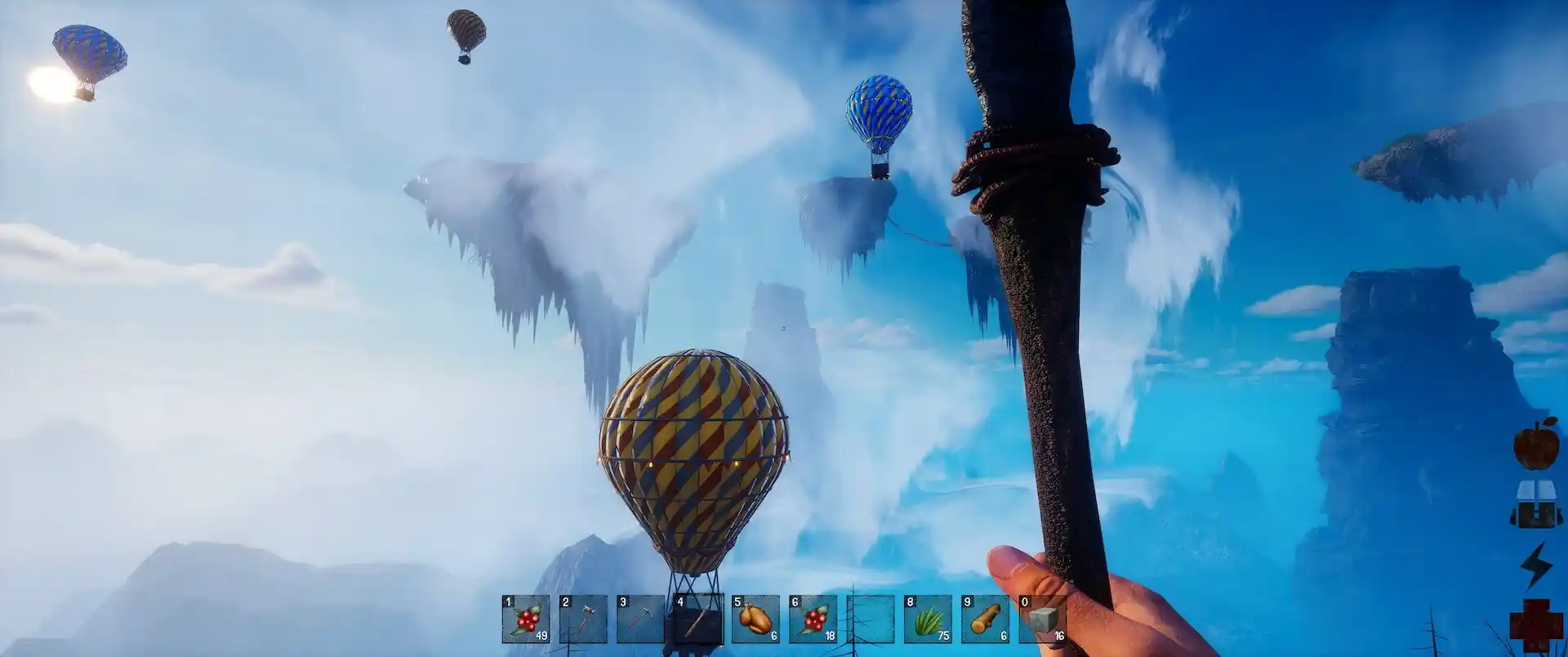
Task: Select the berries stack of 18
Action: [x=813, y=619]
